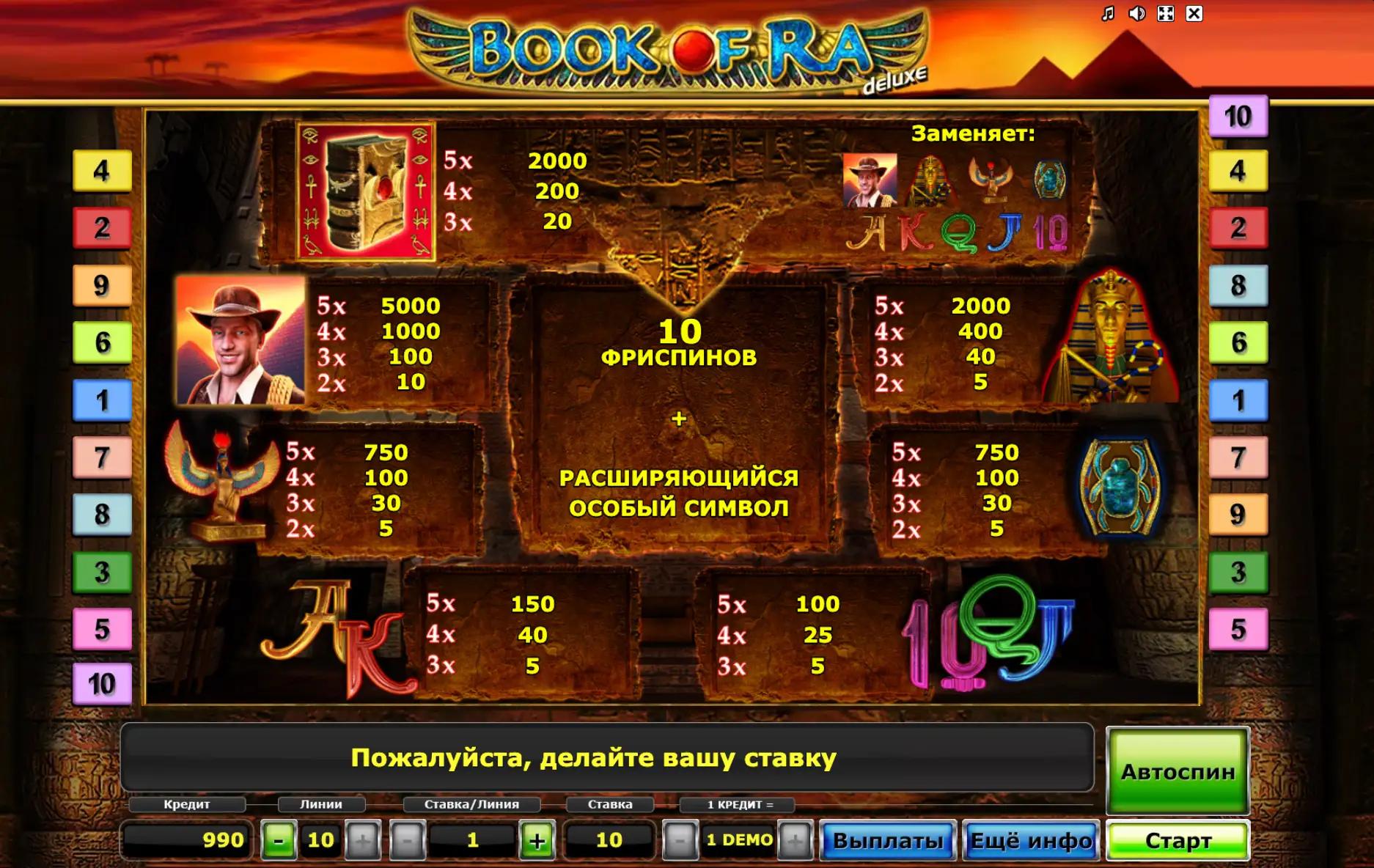
Task: Lower the bet per line with minus
Action: (408, 840)
